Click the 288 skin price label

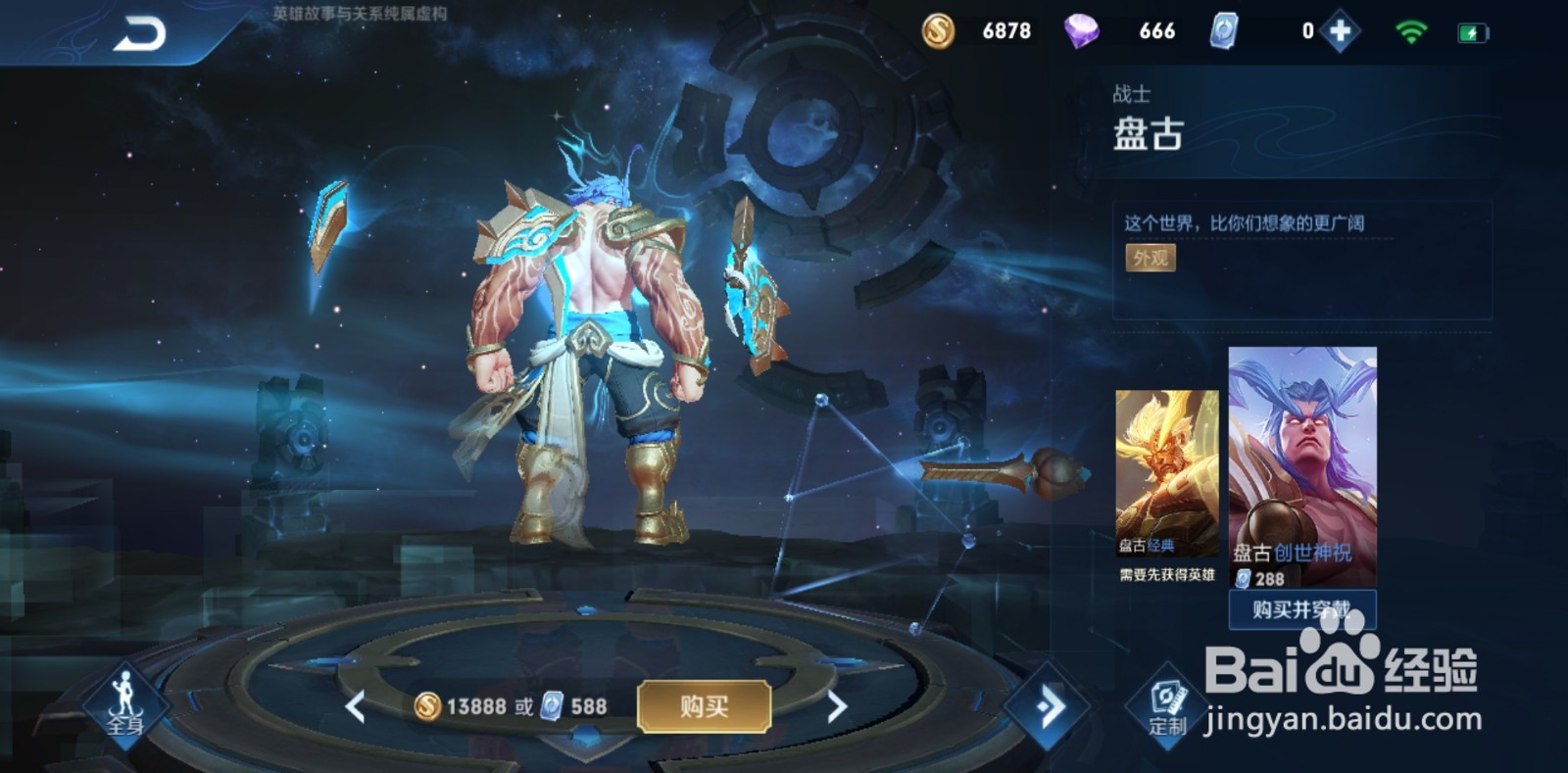(x=1258, y=577)
